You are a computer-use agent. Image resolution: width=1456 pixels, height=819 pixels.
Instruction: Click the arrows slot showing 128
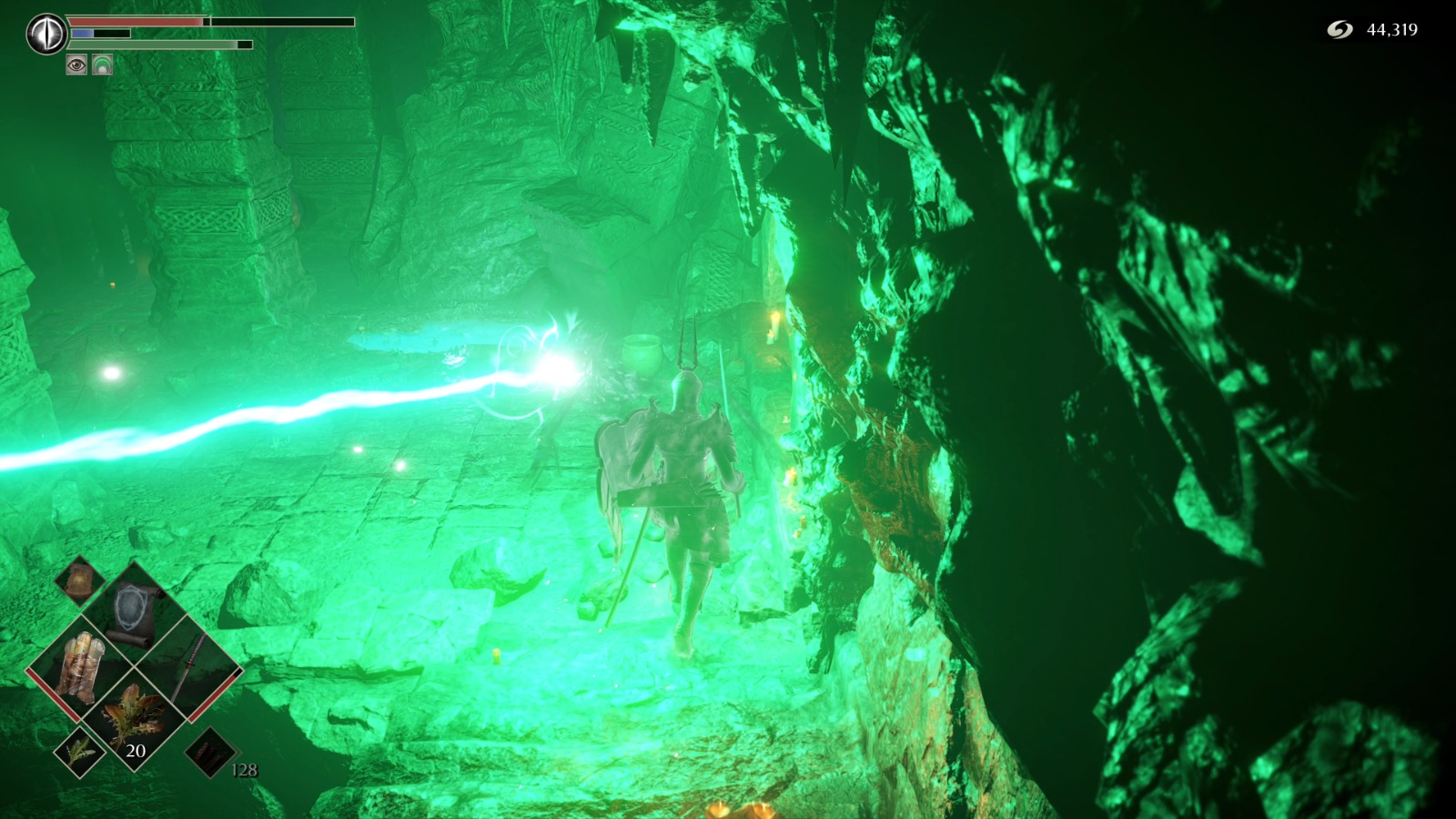click(x=210, y=754)
